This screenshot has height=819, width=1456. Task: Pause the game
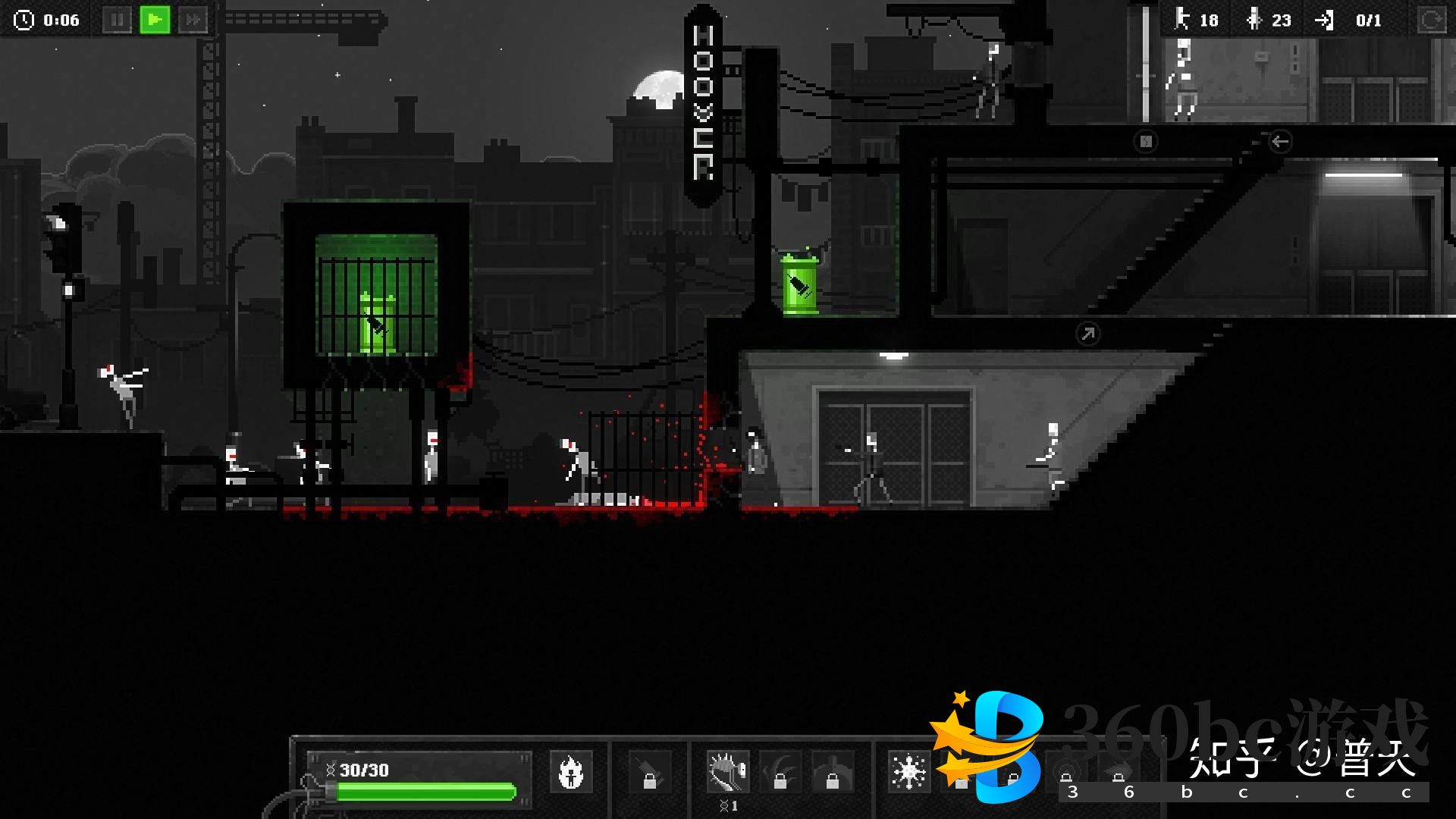(117, 20)
